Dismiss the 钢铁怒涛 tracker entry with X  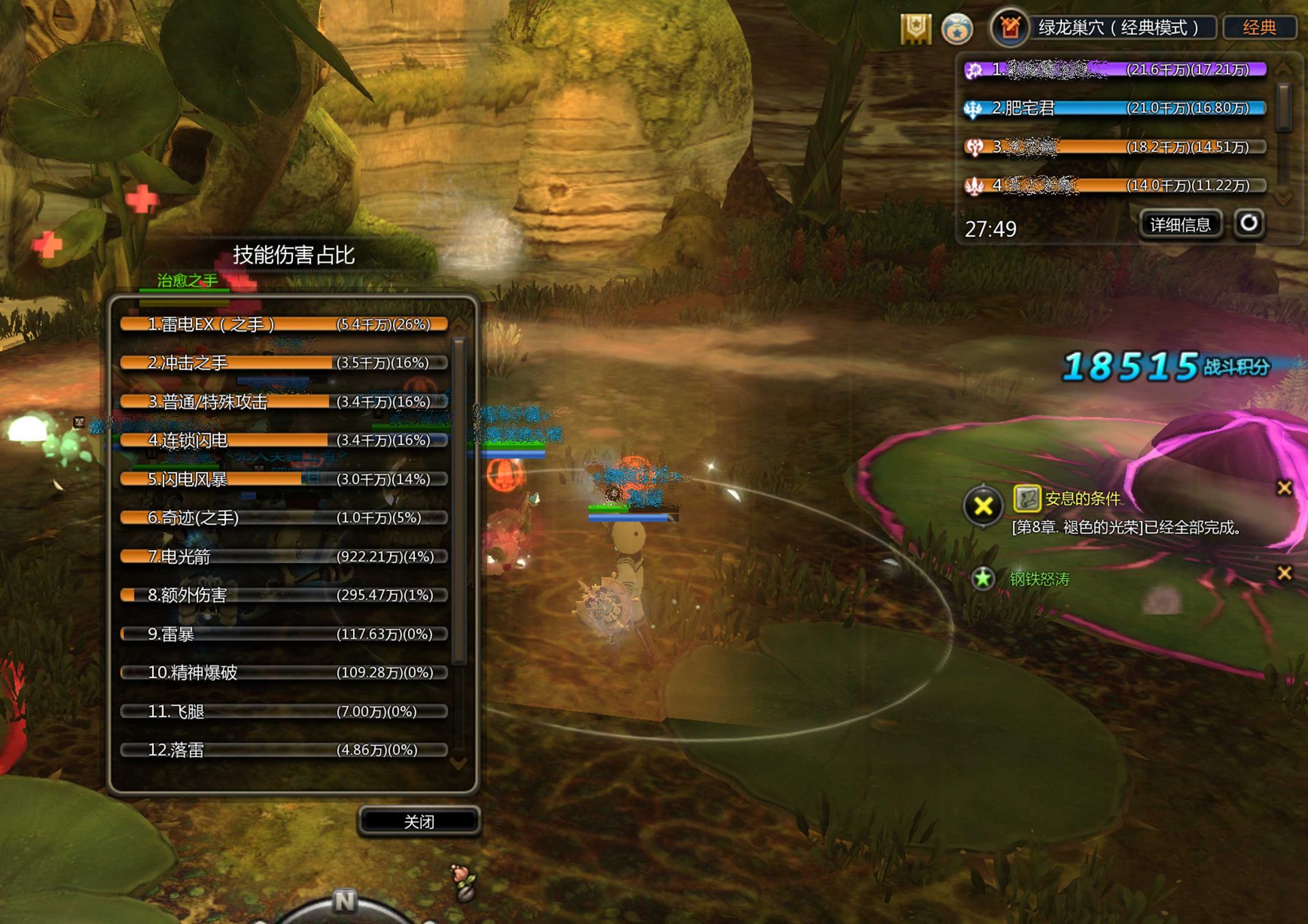[1284, 573]
